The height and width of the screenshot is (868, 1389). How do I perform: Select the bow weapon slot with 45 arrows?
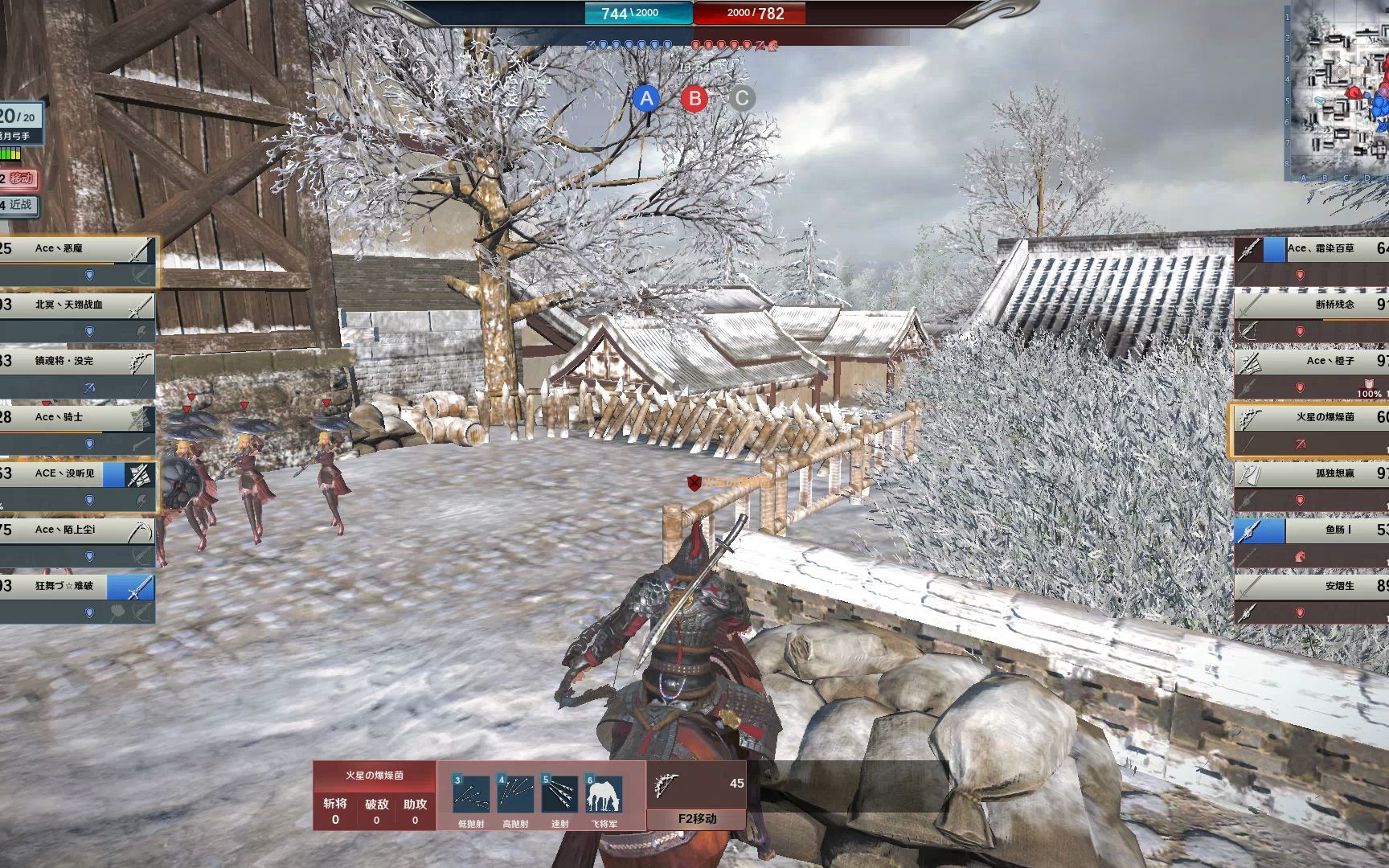[x=696, y=785]
